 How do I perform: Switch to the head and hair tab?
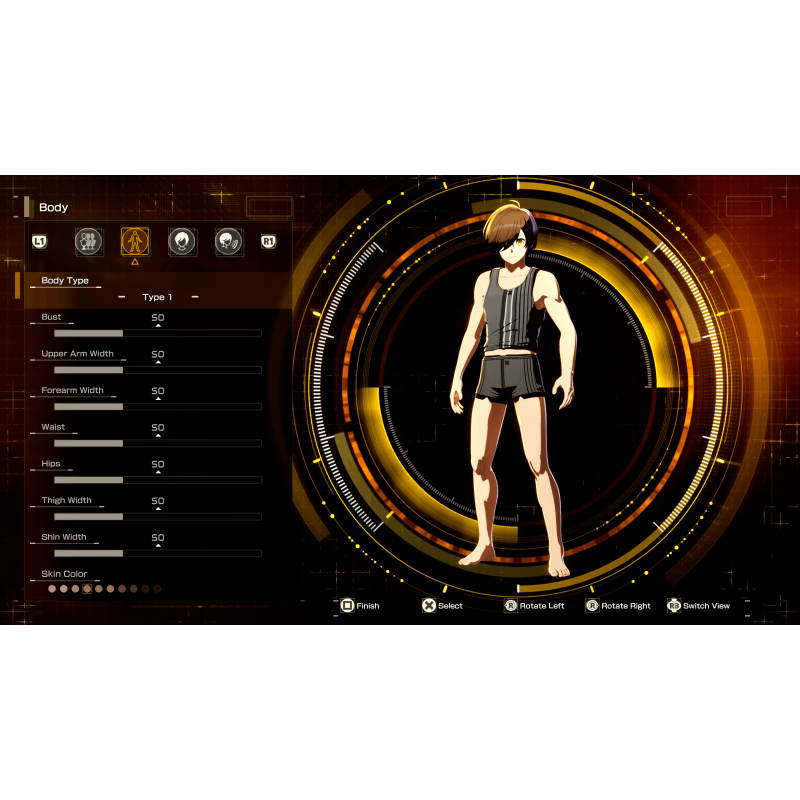(x=182, y=241)
